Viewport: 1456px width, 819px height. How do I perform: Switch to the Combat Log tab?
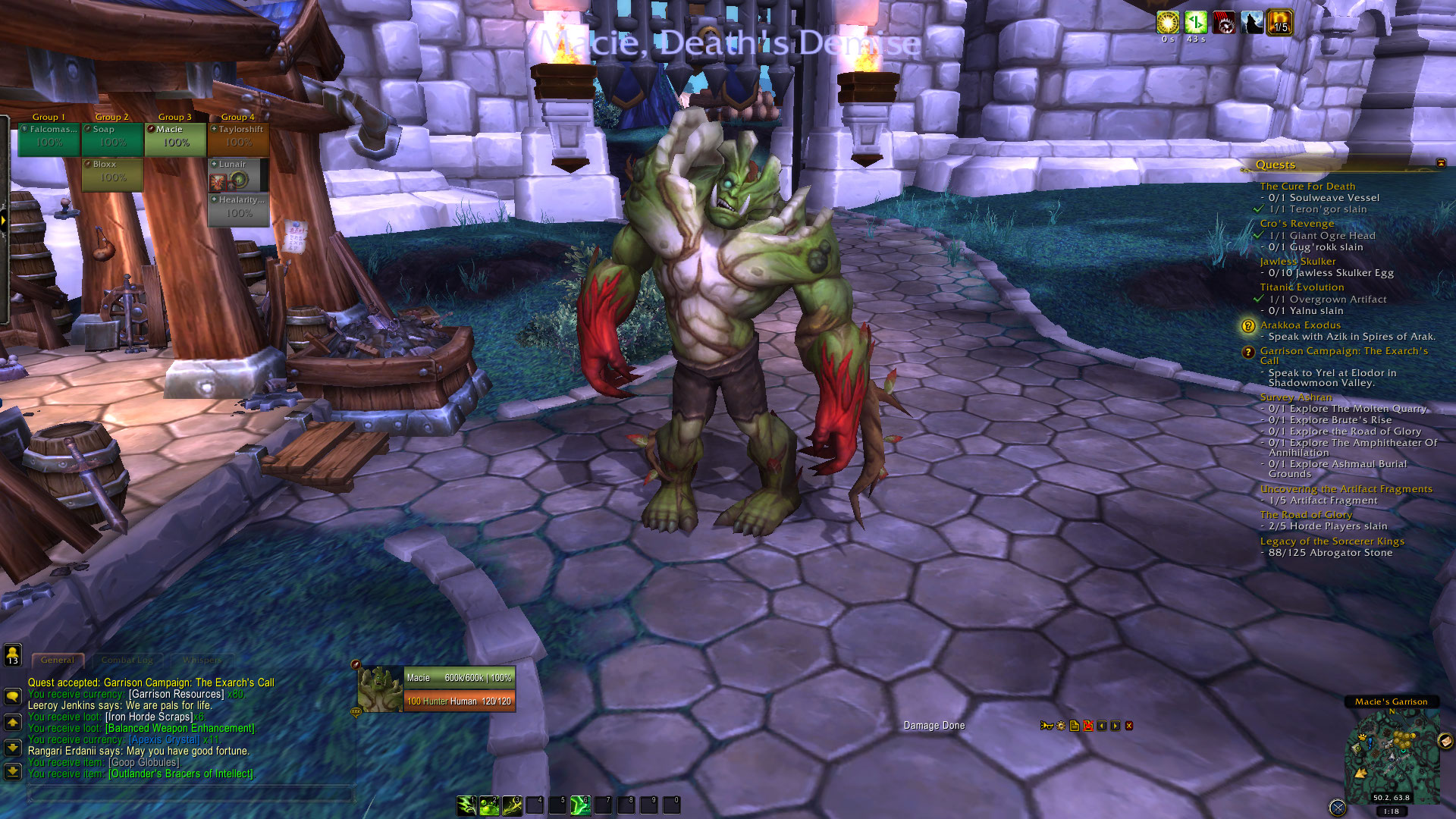tap(127, 660)
